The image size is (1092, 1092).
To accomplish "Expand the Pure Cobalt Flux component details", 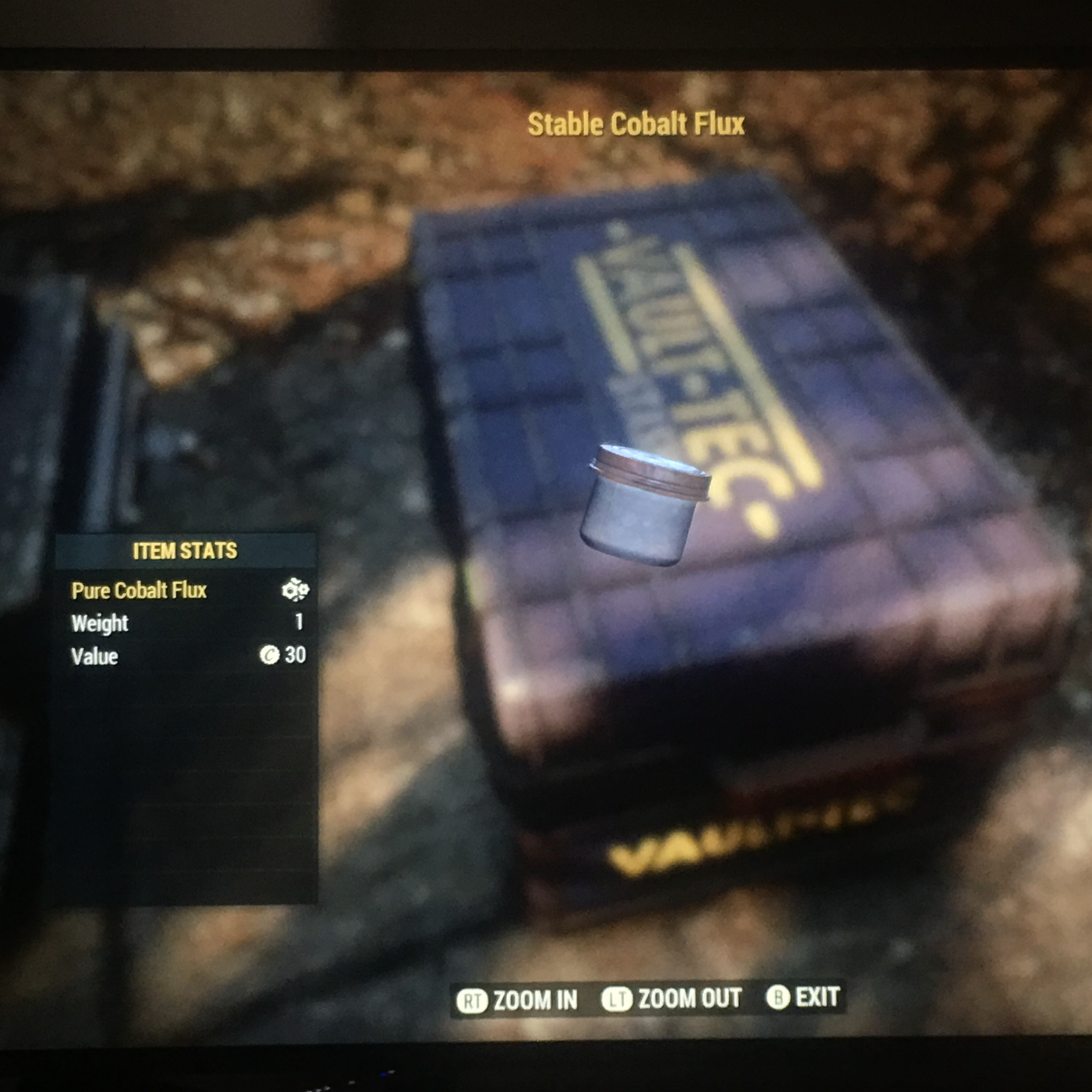I will pyautogui.click(x=138, y=591).
